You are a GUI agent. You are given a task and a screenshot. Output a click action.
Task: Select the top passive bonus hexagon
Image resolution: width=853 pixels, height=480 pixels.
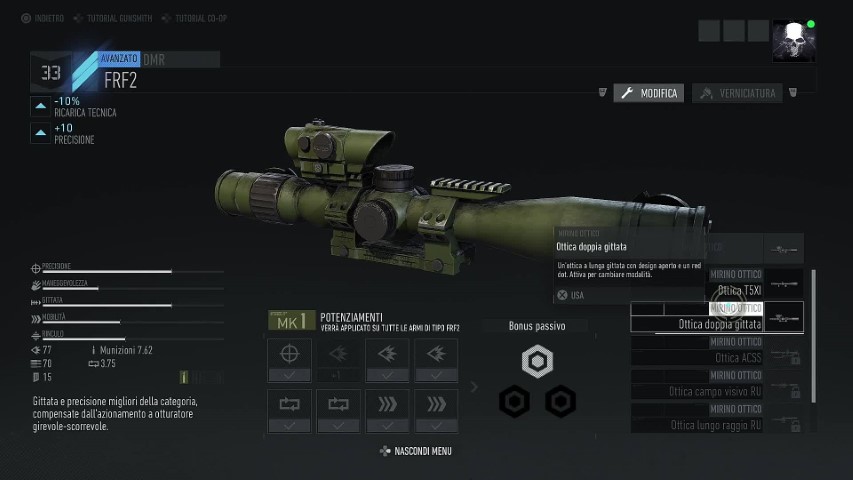click(538, 361)
